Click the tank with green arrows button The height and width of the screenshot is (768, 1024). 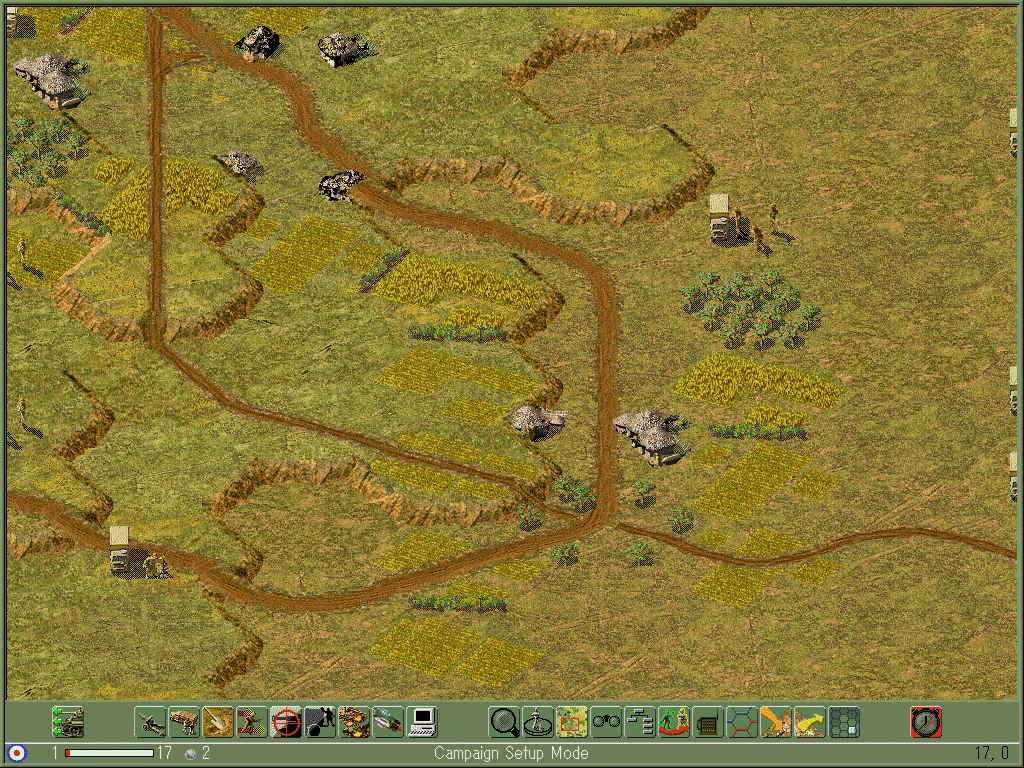(68, 721)
